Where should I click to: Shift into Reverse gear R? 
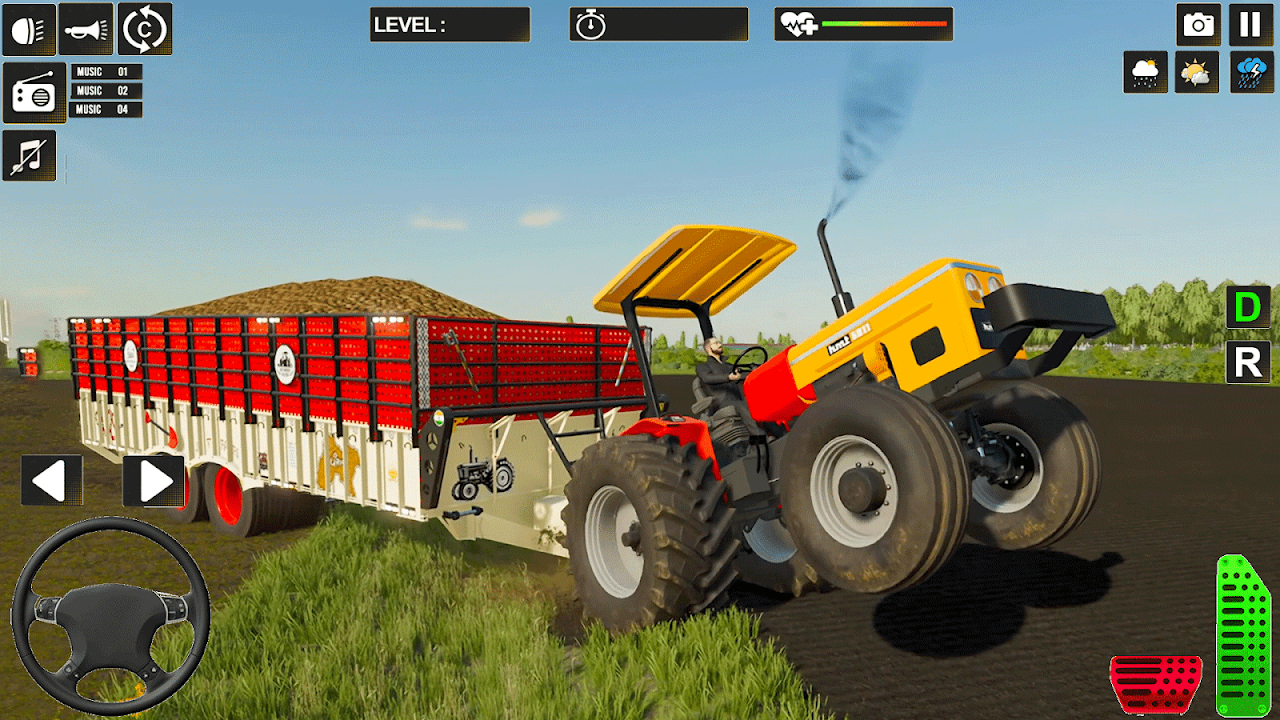pyautogui.click(x=1248, y=362)
